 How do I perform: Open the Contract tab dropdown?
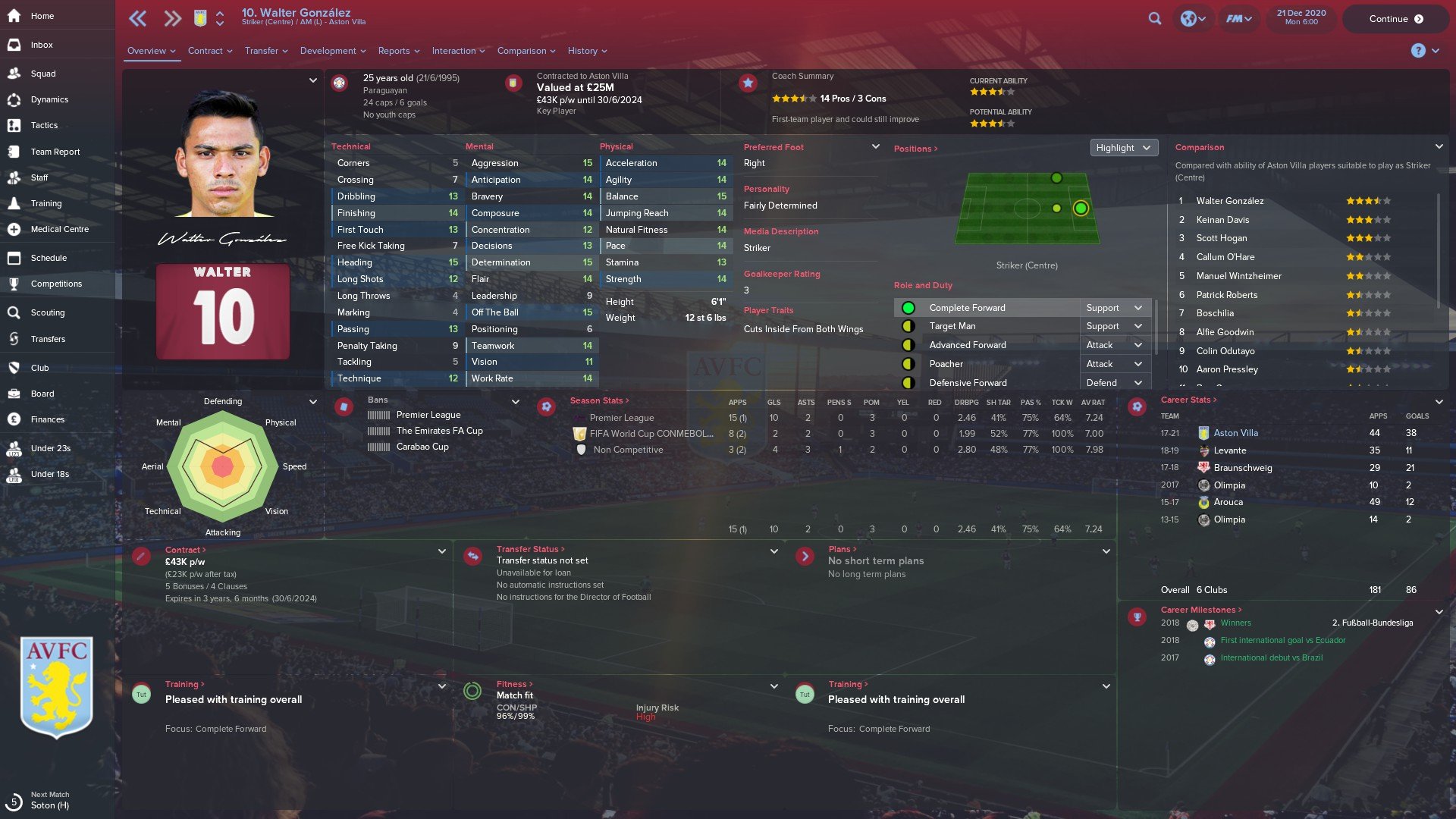click(210, 51)
